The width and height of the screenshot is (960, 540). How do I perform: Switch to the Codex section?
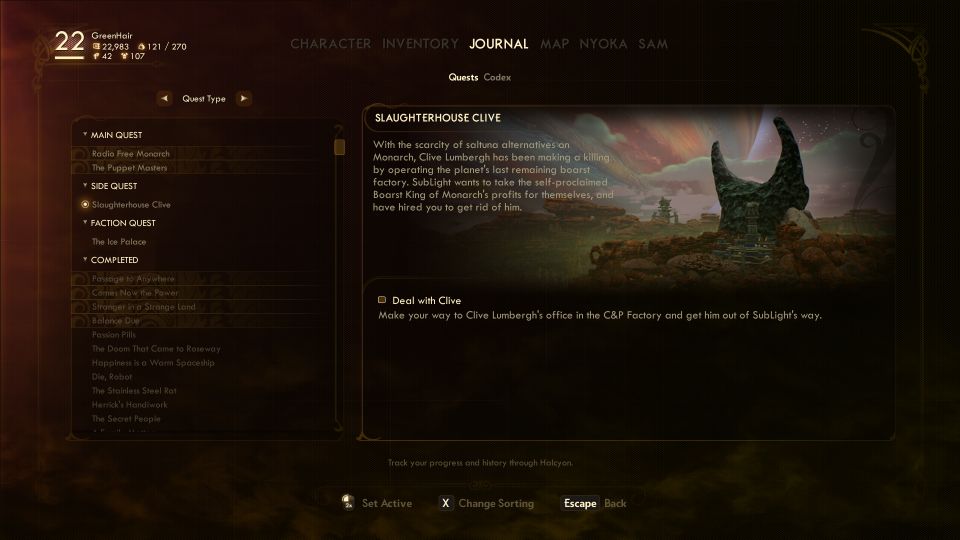click(497, 77)
